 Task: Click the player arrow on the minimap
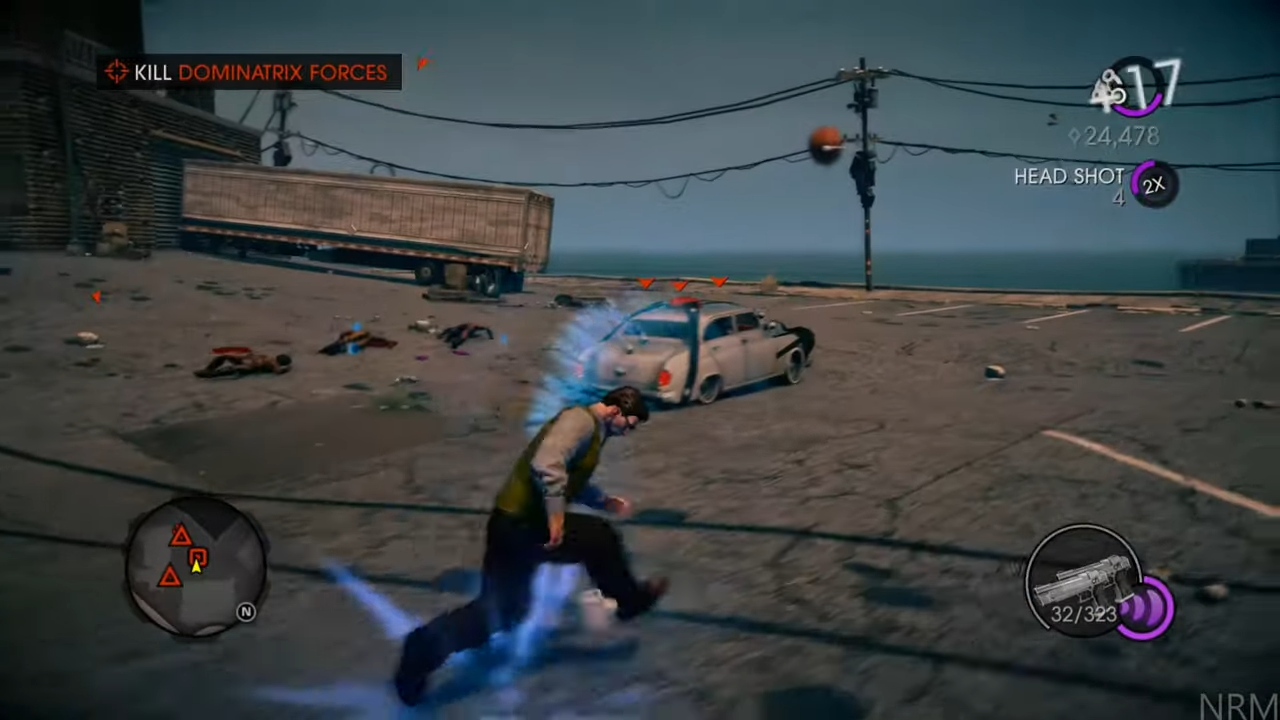coord(197,567)
